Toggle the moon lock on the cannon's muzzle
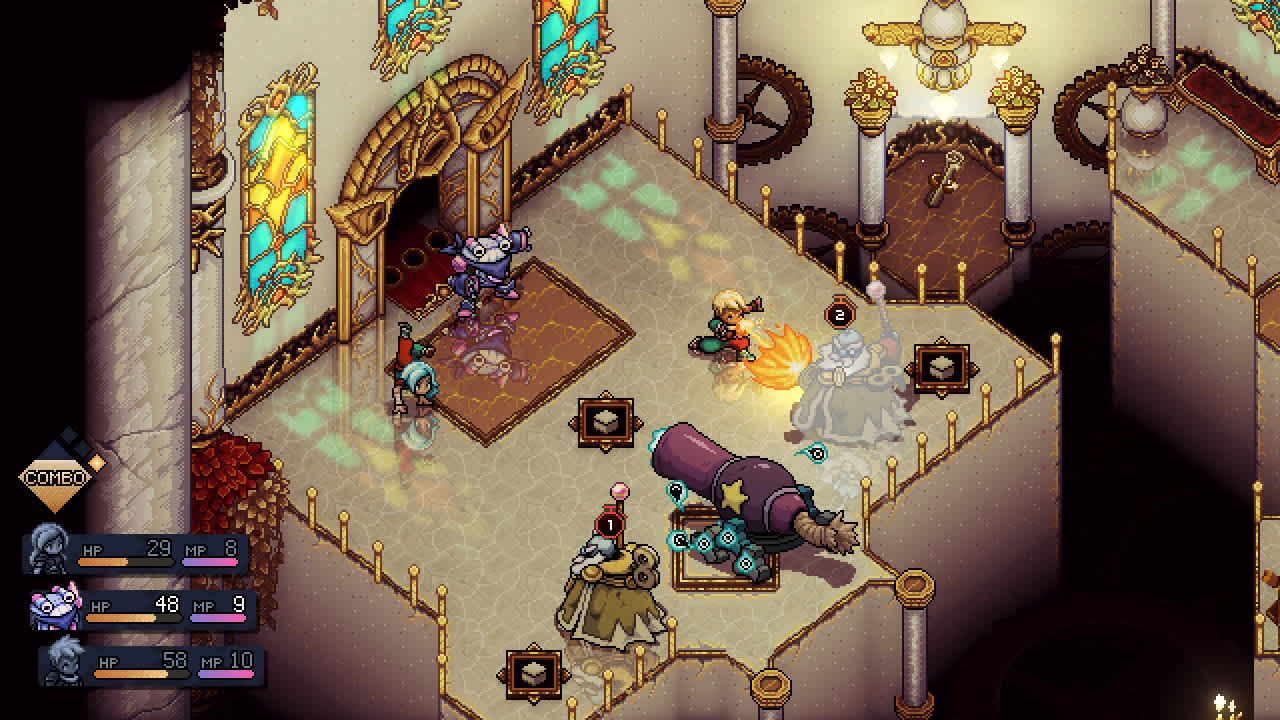 675,489
